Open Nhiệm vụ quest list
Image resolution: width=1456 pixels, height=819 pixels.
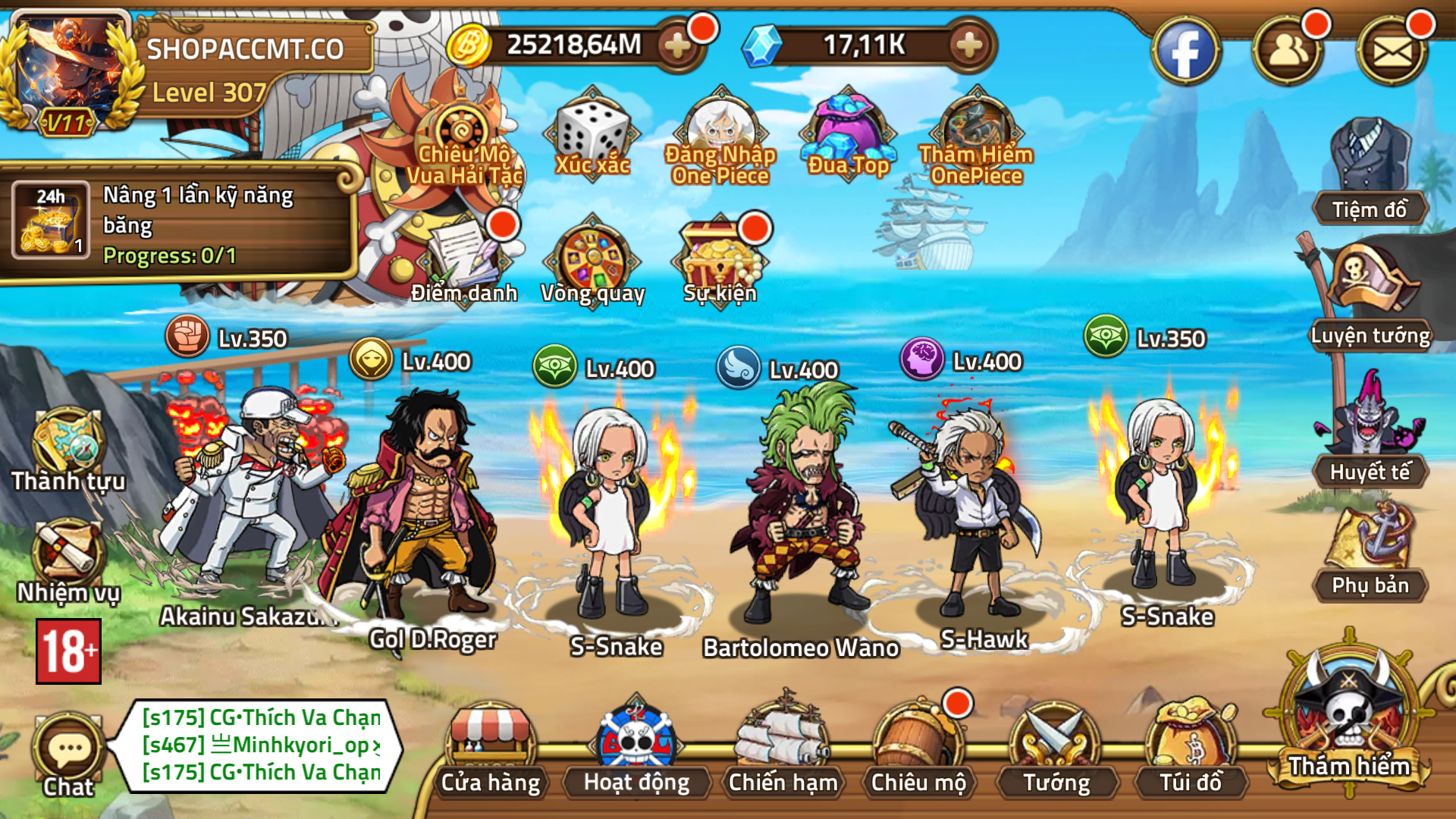[x=68, y=561]
